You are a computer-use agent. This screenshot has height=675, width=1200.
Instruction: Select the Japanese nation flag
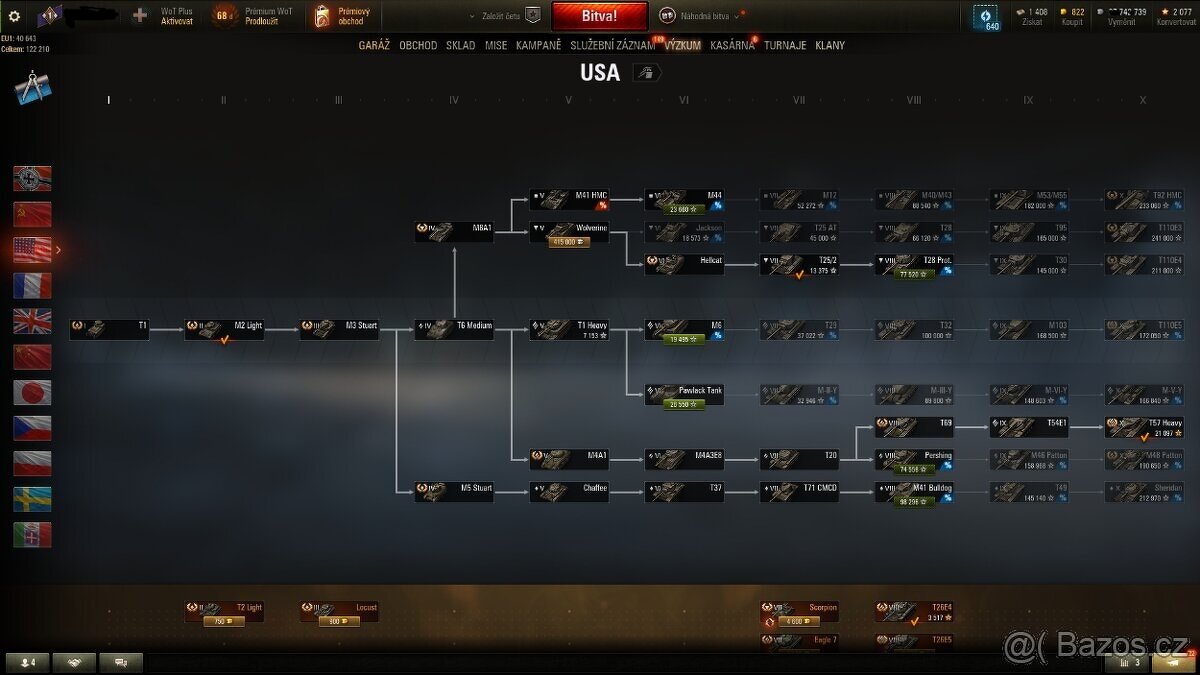[32, 392]
